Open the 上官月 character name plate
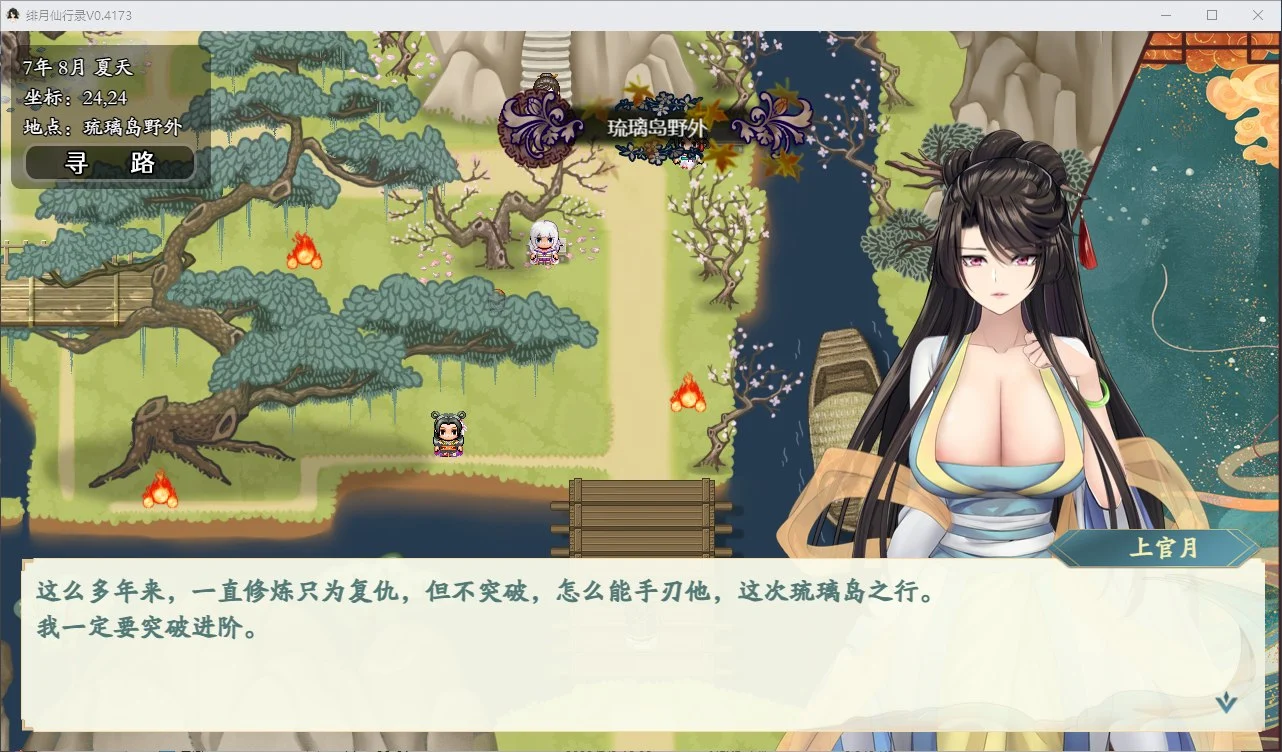 click(x=1163, y=549)
